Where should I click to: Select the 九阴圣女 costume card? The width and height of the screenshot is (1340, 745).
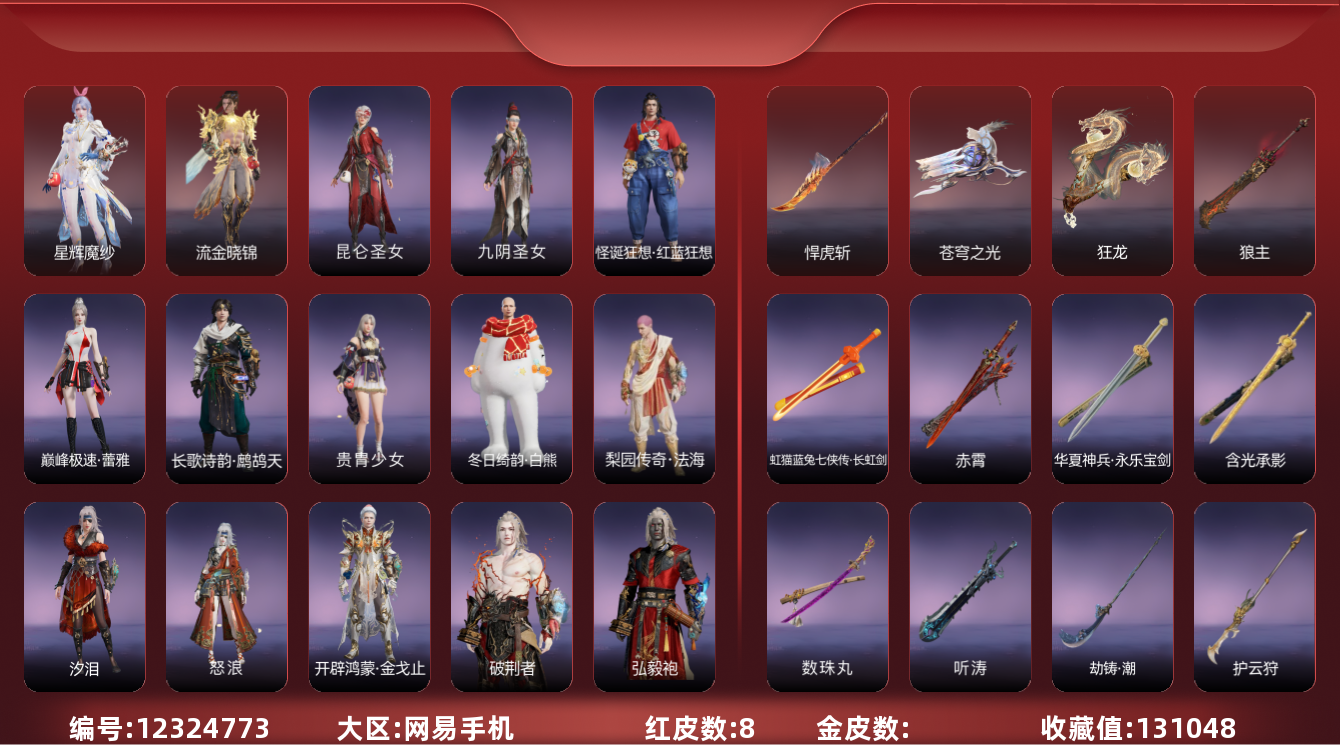pyautogui.click(x=511, y=180)
